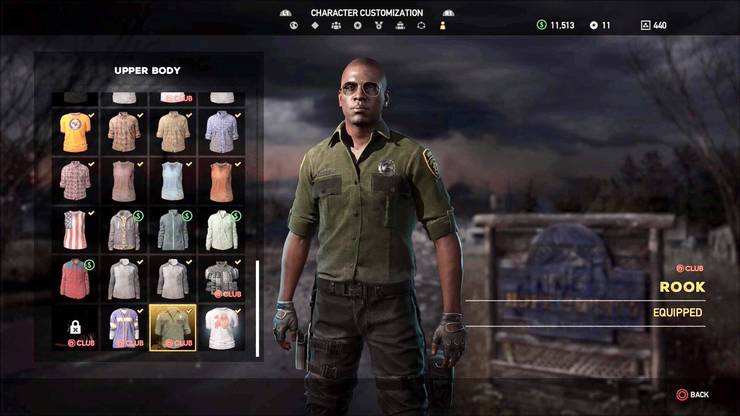This screenshot has height=416, width=740.
Task: Choose the American flag tank top
Action: pyautogui.click(x=75, y=229)
